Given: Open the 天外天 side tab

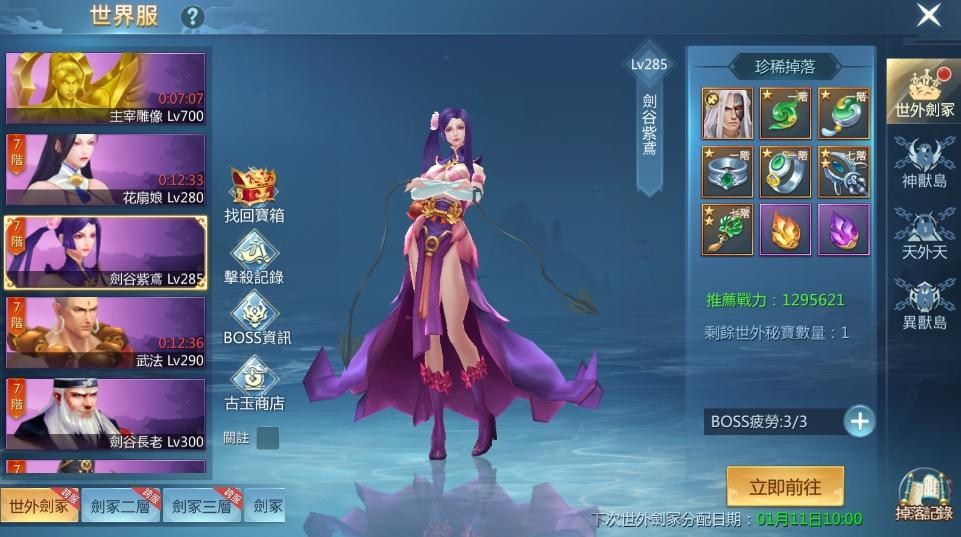Looking at the screenshot, I should coord(923,232).
